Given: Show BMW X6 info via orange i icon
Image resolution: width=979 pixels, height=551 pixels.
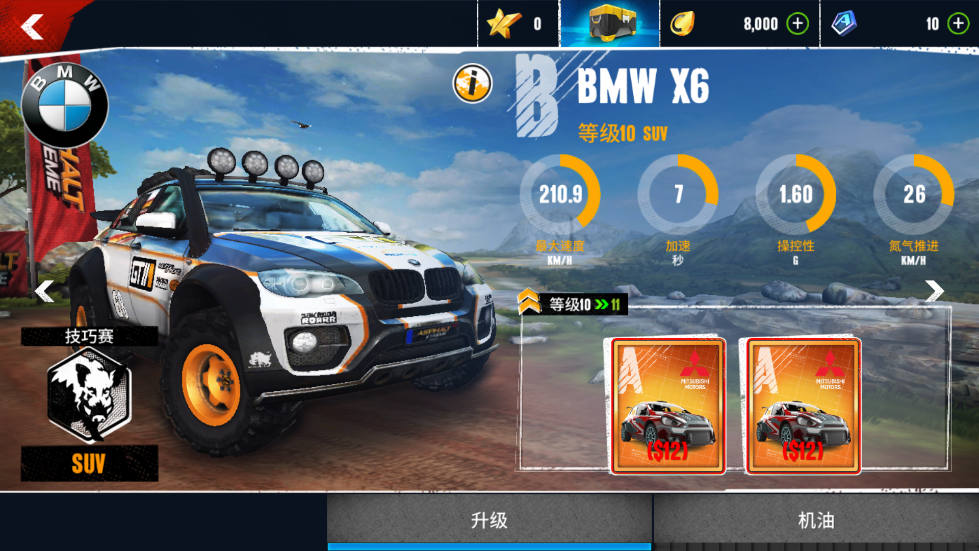Looking at the screenshot, I should (x=472, y=85).
